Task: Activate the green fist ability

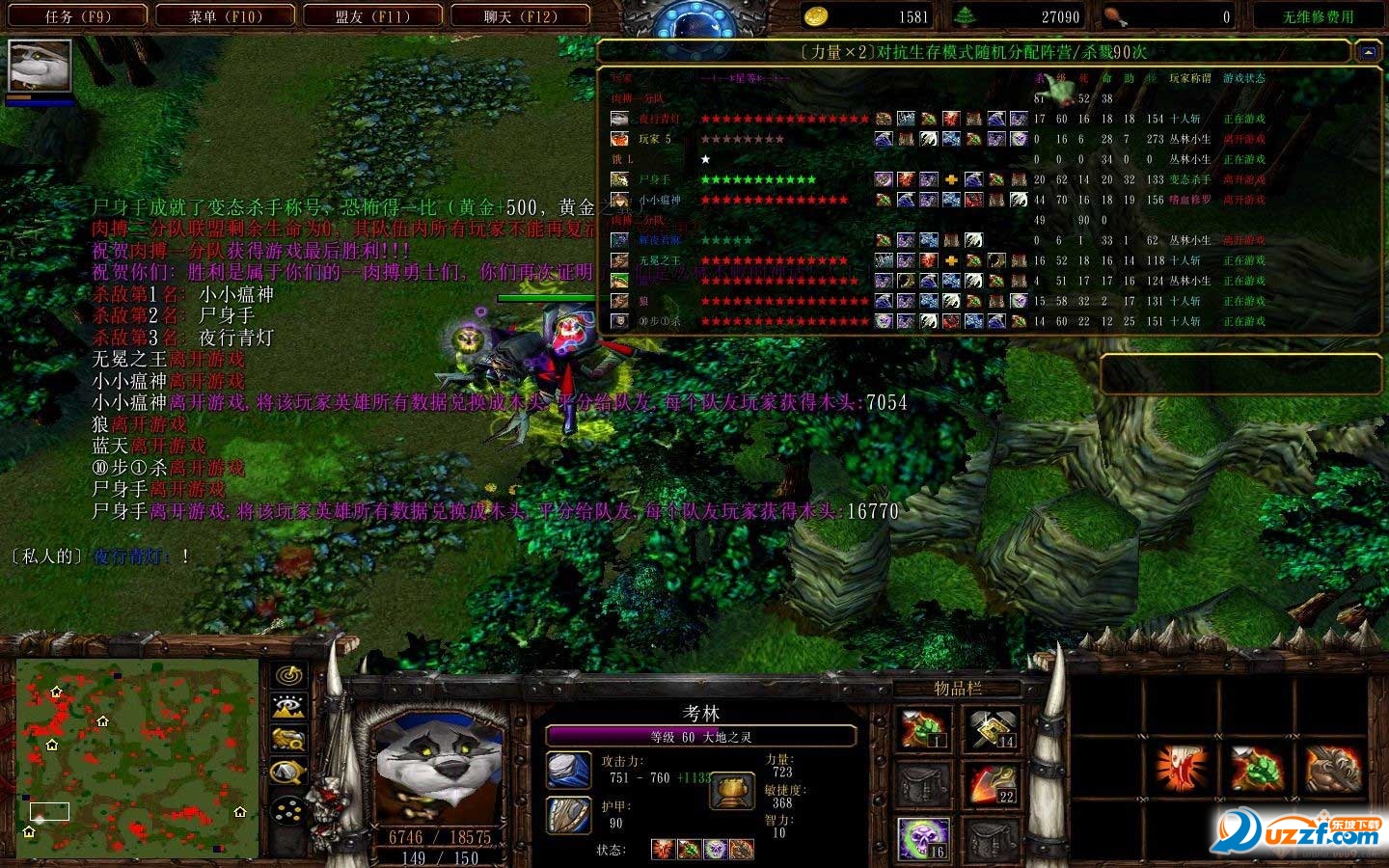Action: point(1257,770)
